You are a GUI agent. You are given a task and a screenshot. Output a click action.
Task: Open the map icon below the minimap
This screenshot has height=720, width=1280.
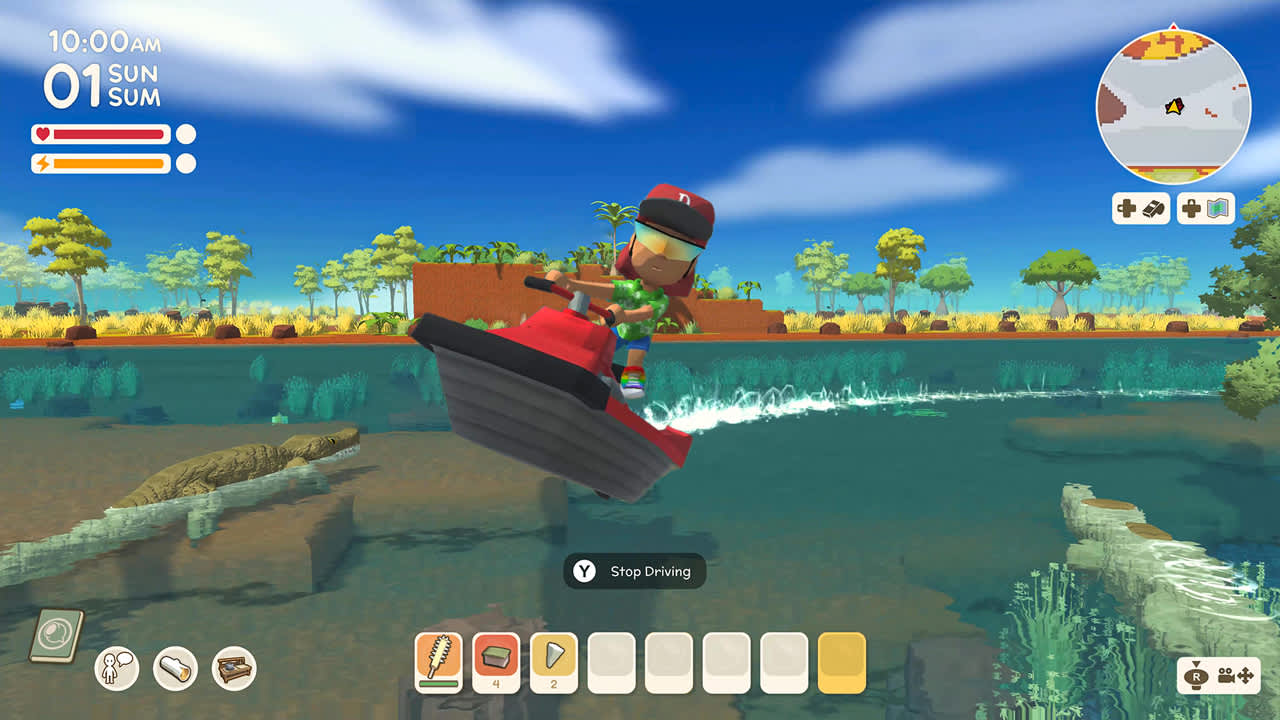[1206, 210]
